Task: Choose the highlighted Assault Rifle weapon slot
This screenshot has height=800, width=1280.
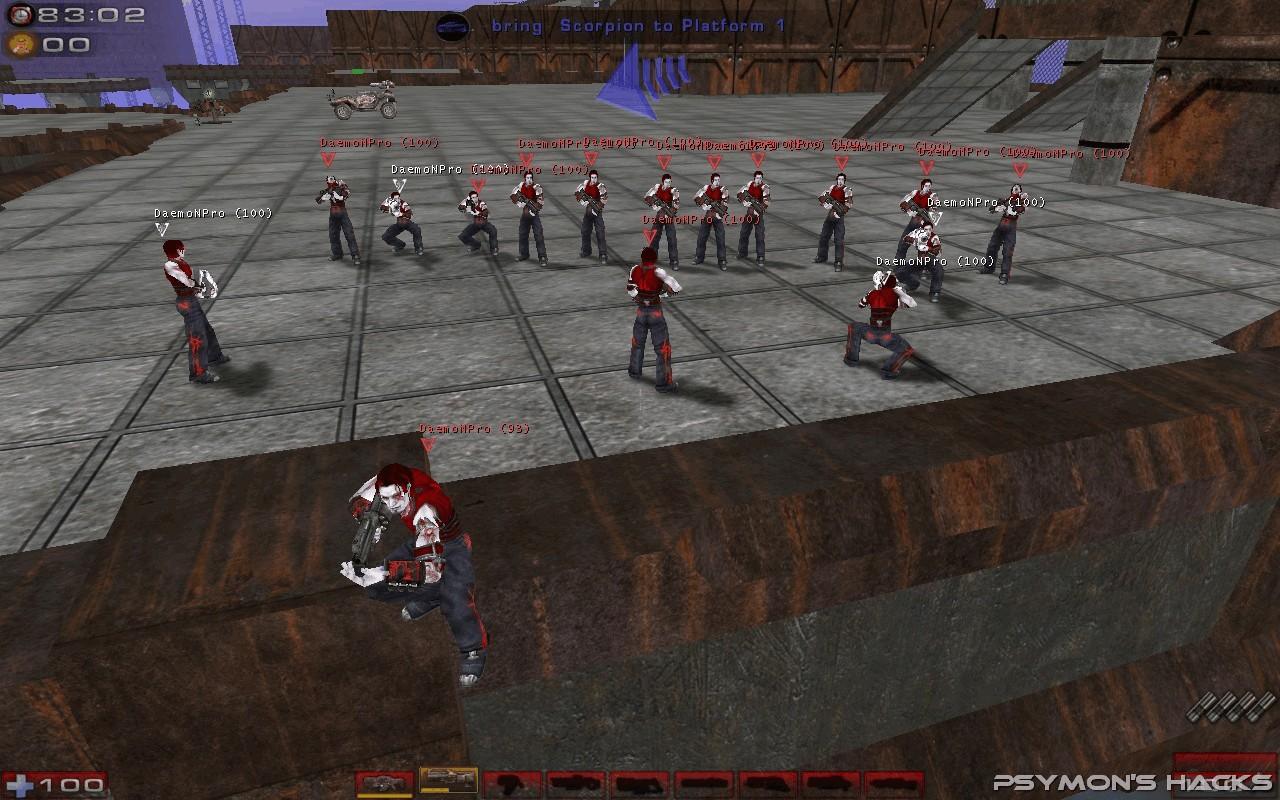Action: coord(448,780)
